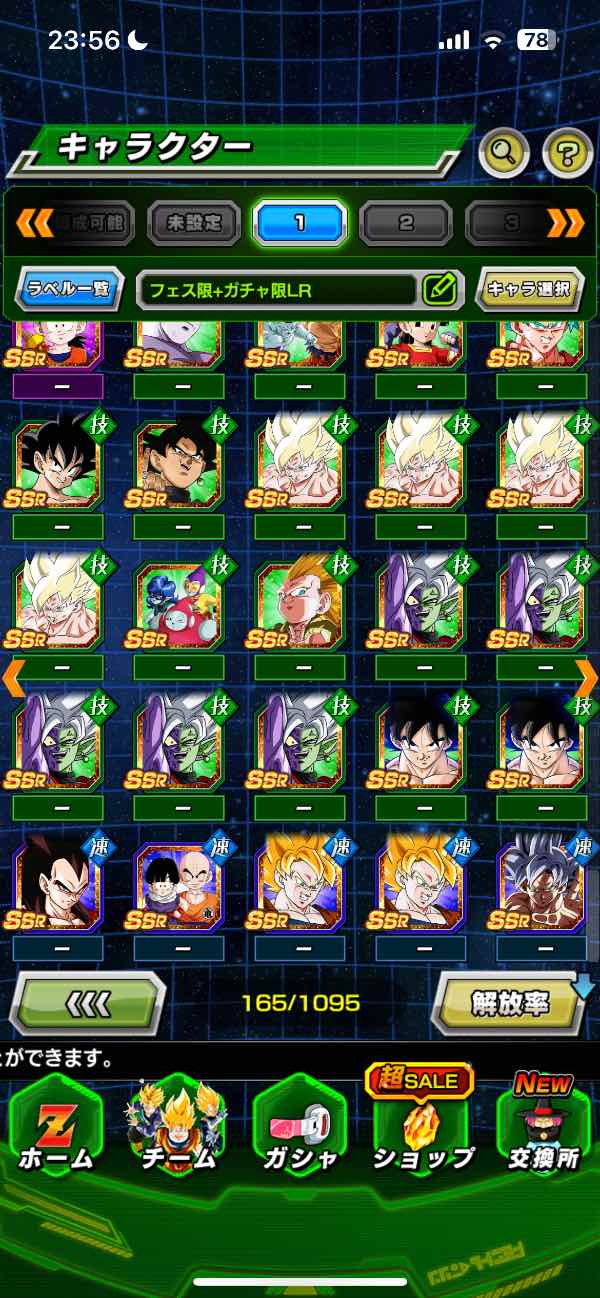Open the チーム team menu
Image resolution: width=600 pixels, height=1298 pixels.
[178, 1130]
